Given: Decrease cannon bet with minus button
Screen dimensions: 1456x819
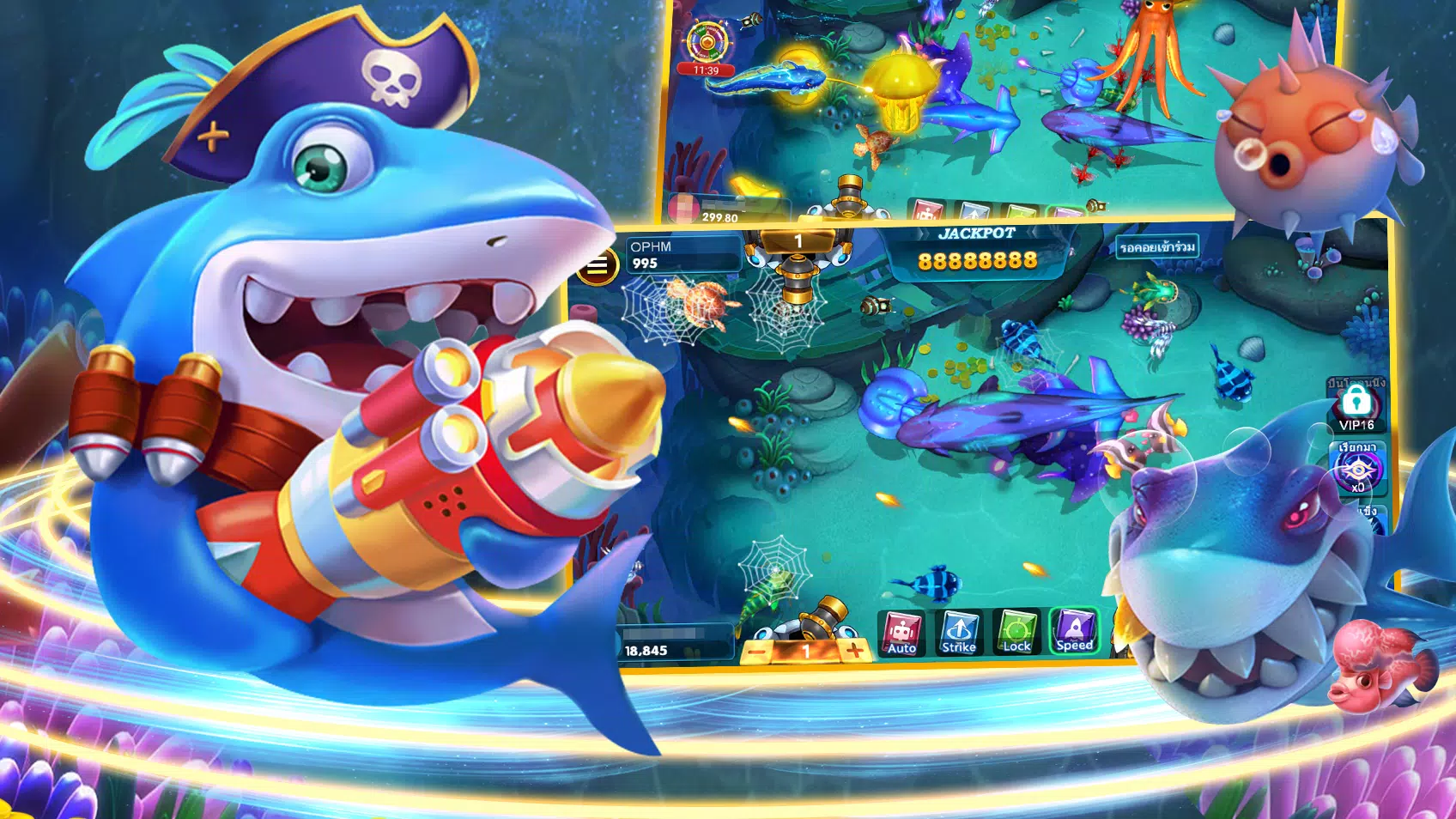Looking at the screenshot, I should [757, 652].
